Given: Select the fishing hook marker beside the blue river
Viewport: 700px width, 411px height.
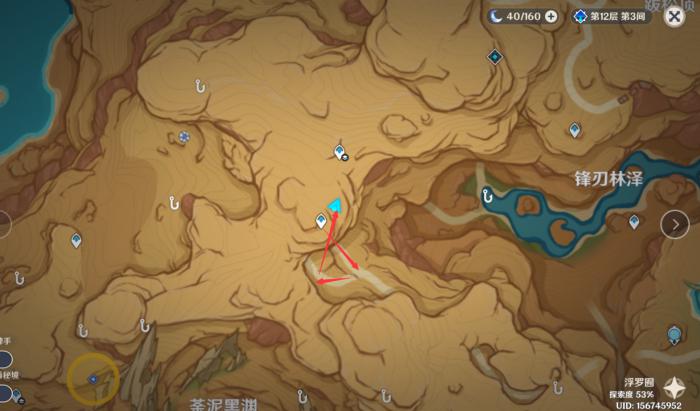Looking at the screenshot, I should pos(487,196).
